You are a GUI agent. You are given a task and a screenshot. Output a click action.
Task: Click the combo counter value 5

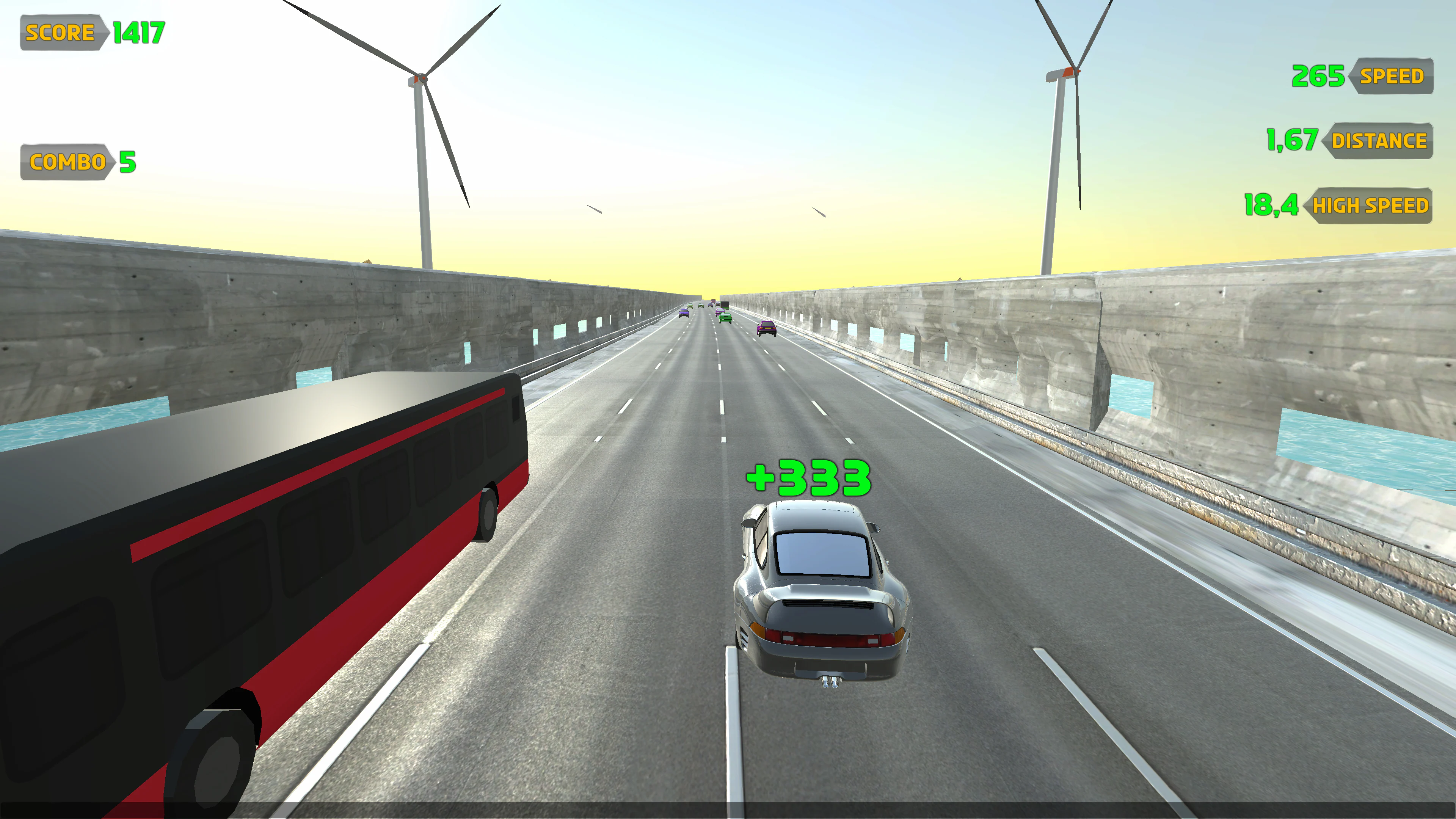128,162
